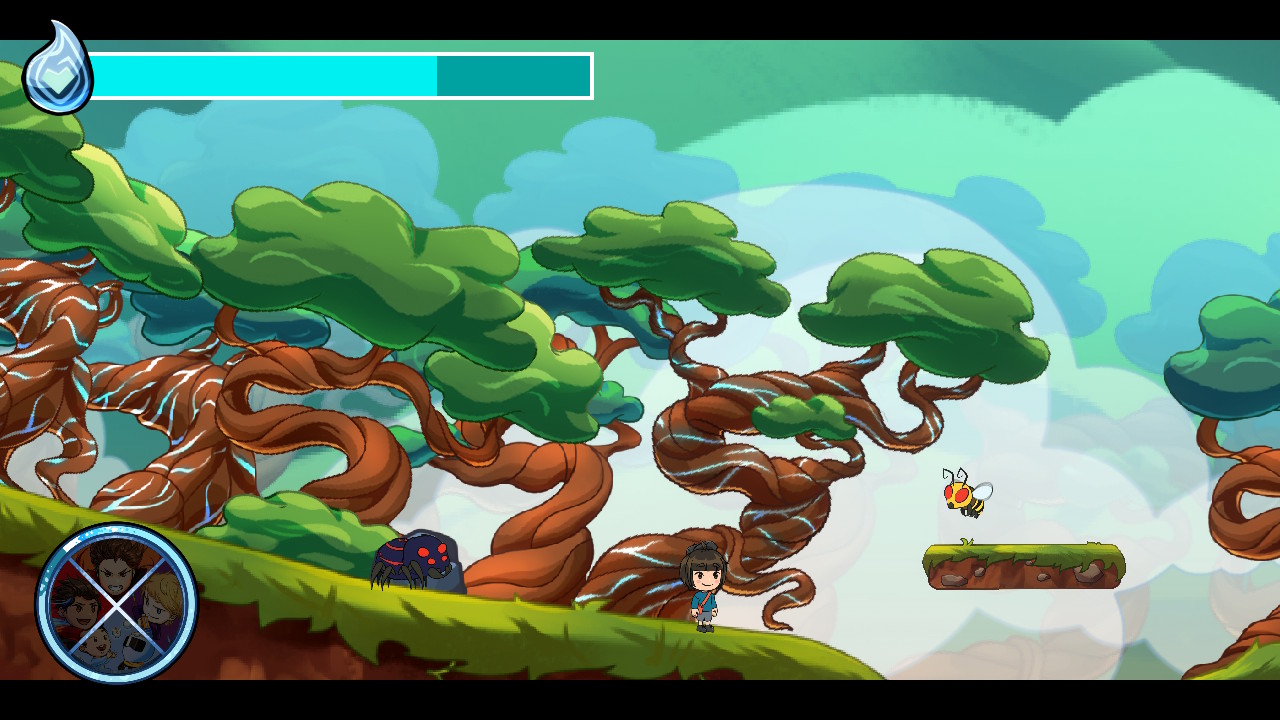Switch to the bottom duo in the wheel
Viewport: 1280px width, 720px height.
(x=115, y=645)
